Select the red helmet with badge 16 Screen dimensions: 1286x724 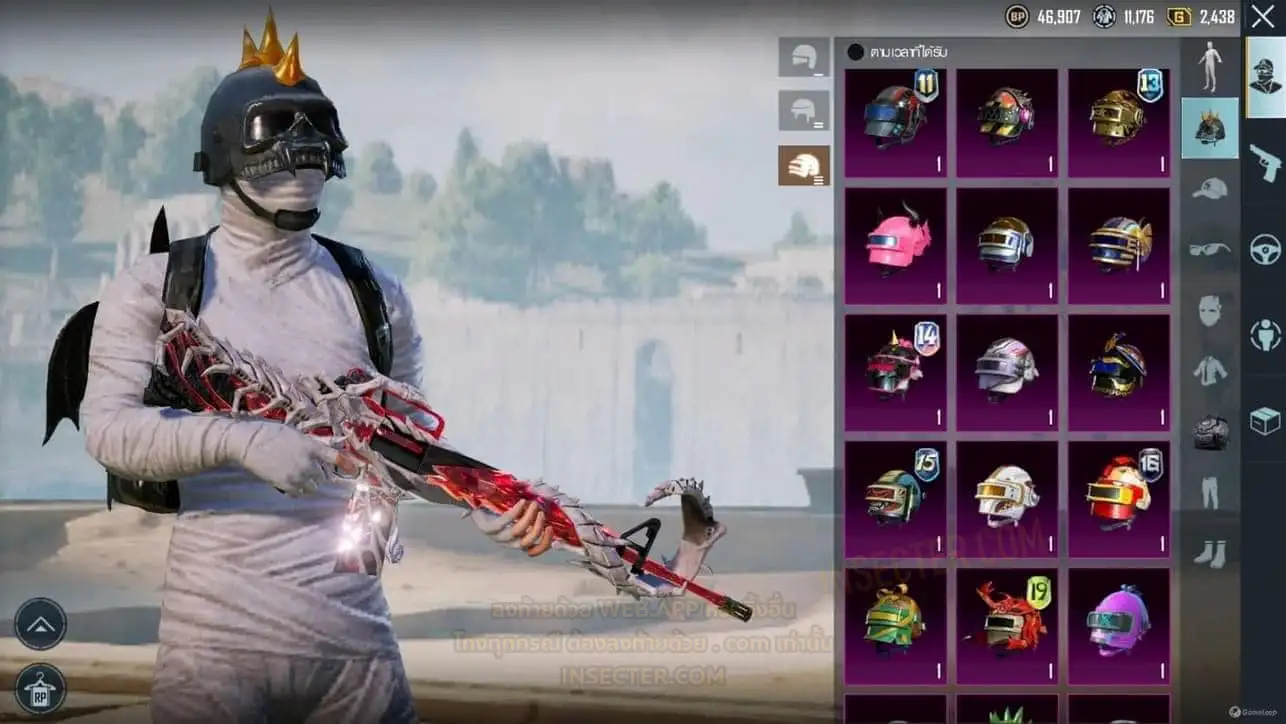[x=1118, y=497]
